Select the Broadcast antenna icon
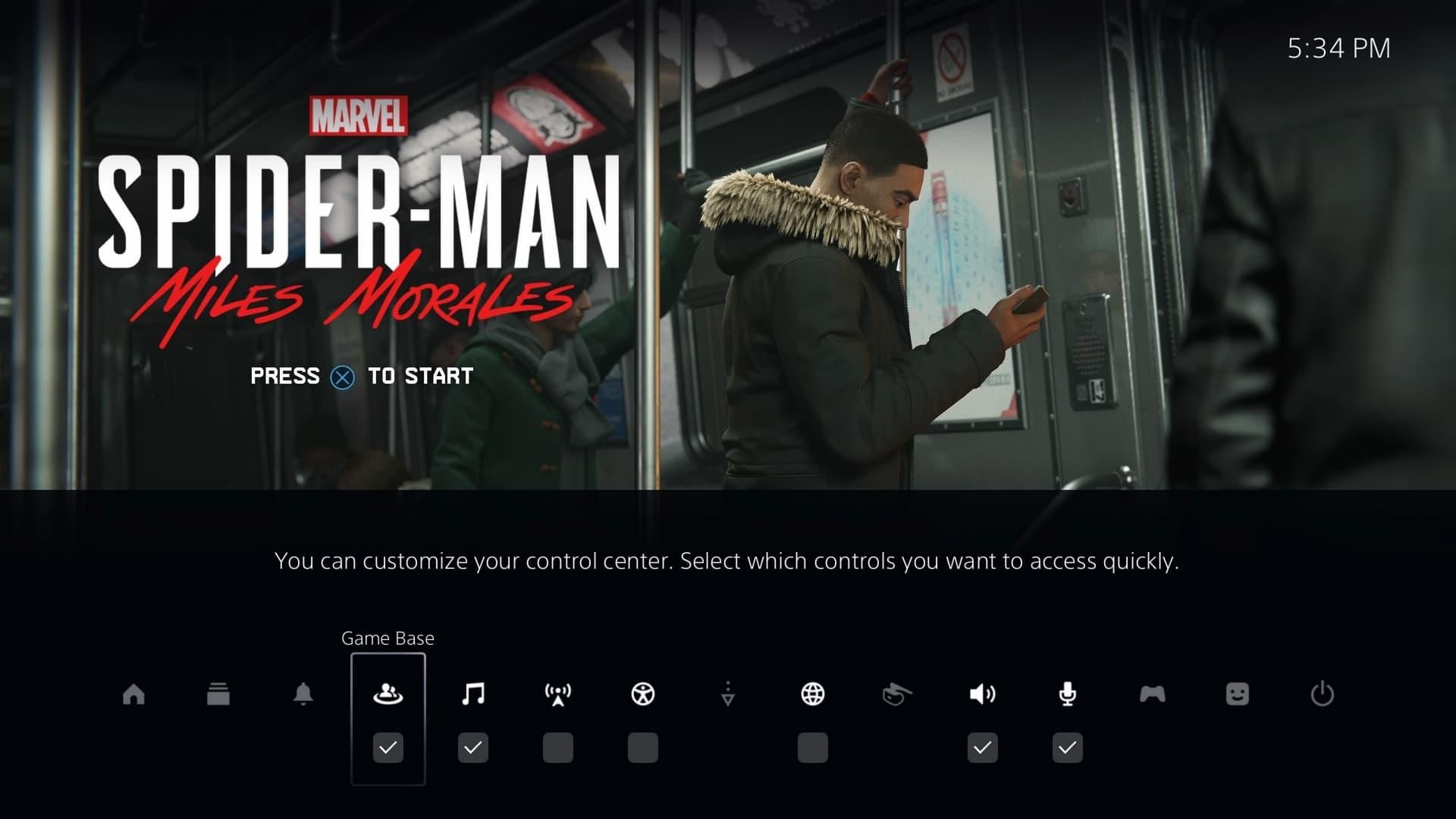 (x=558, y=695)
